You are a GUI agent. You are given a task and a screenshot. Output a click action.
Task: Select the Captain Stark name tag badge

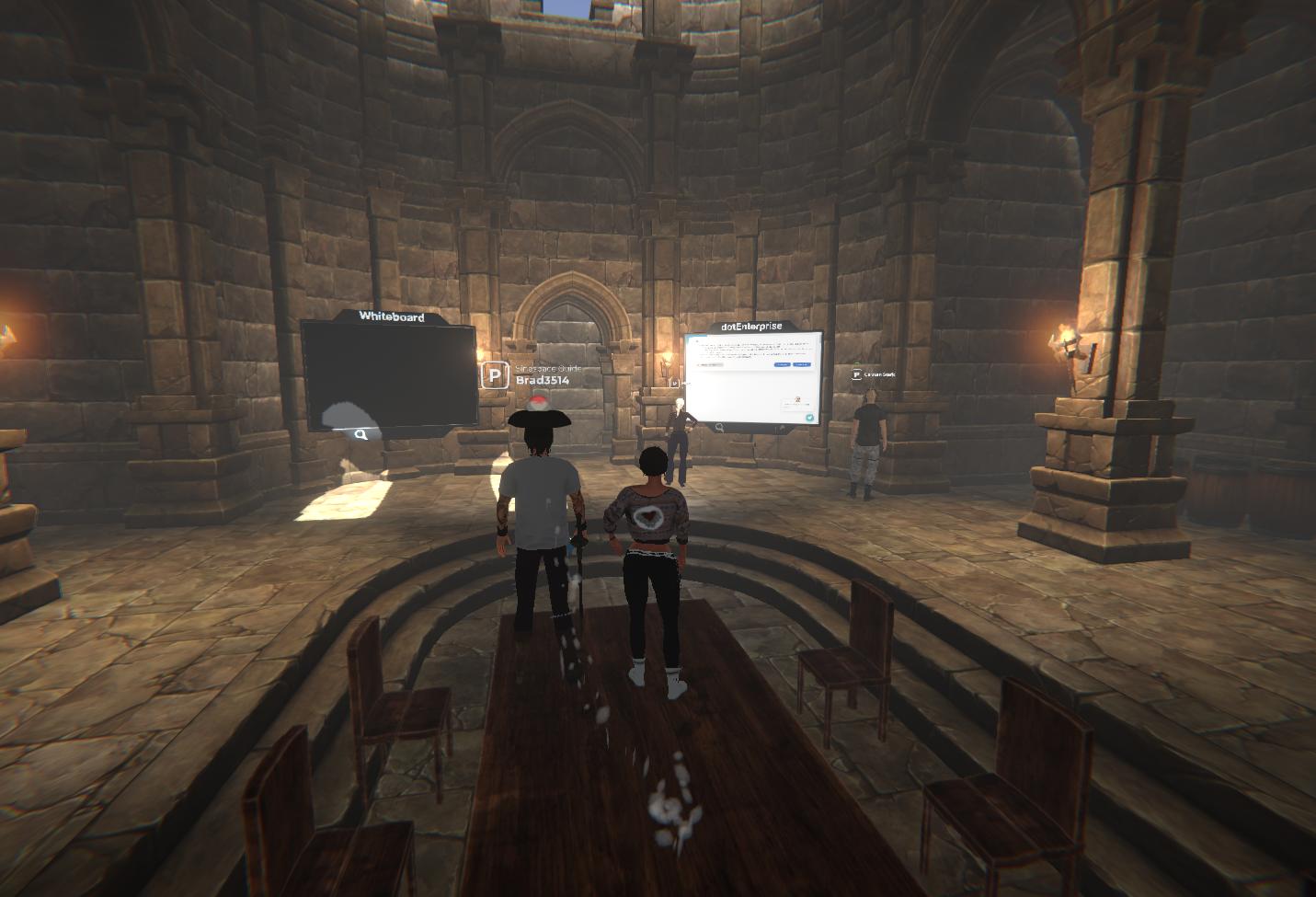(x=856, y=374)
